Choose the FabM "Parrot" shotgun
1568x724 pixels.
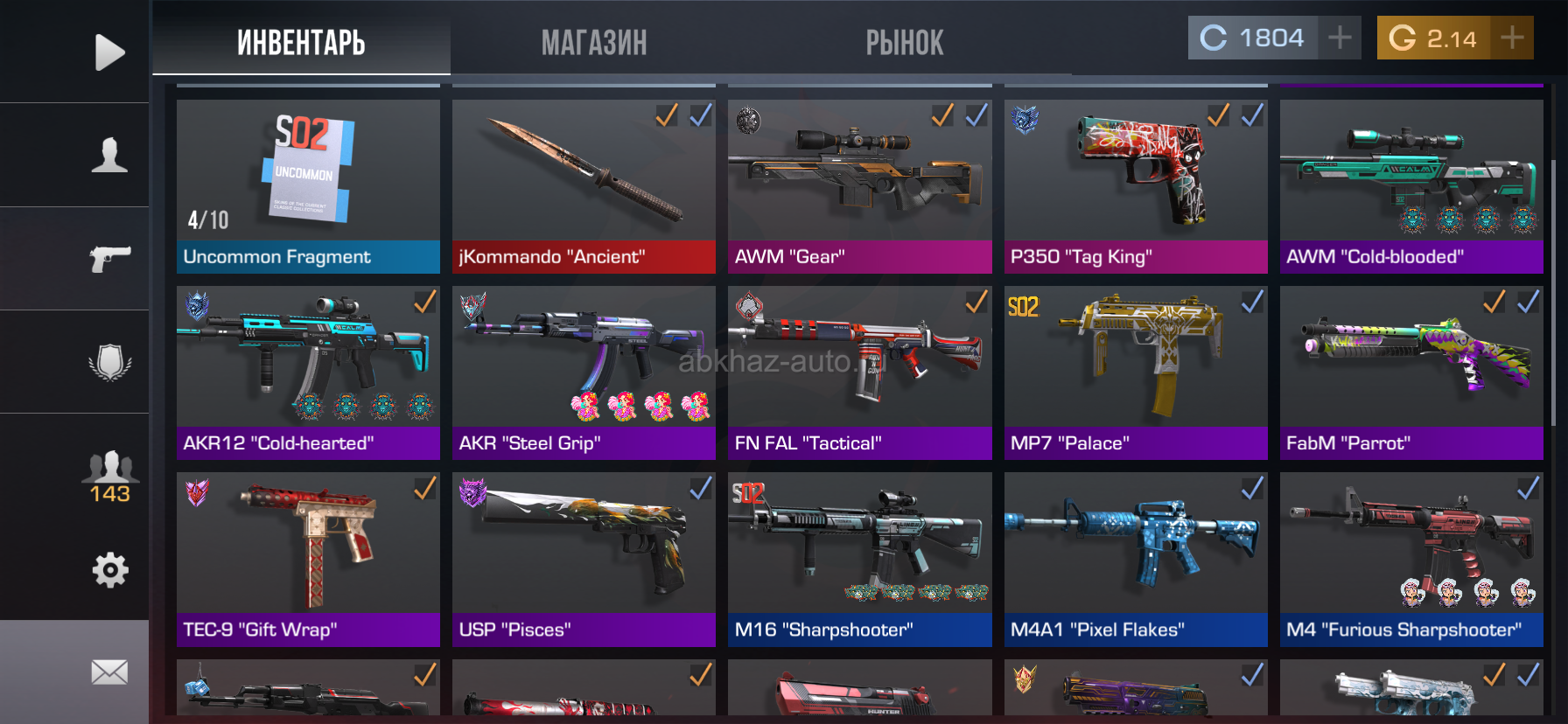point(1411,372)
